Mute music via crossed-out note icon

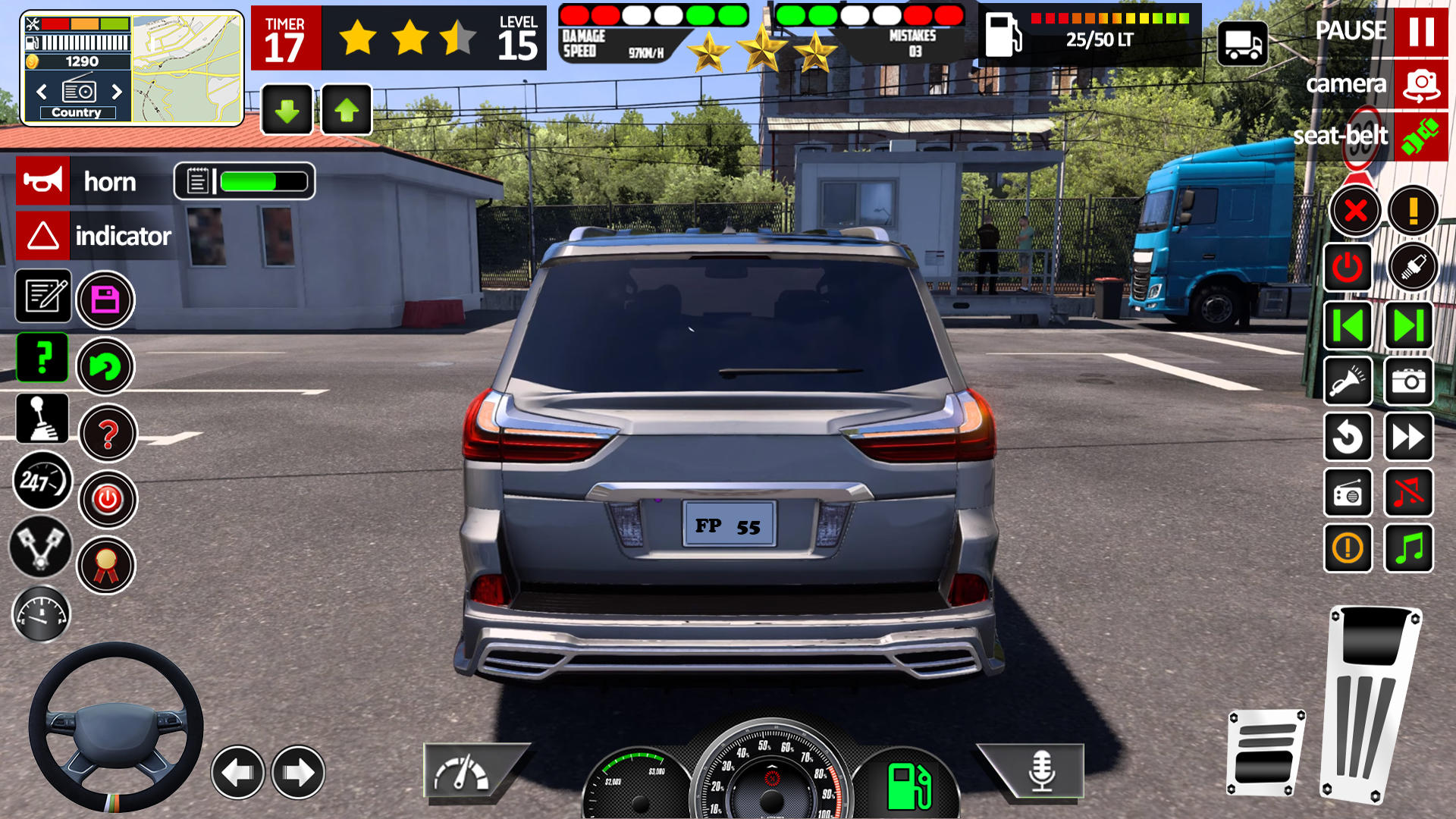point(1407,494)
